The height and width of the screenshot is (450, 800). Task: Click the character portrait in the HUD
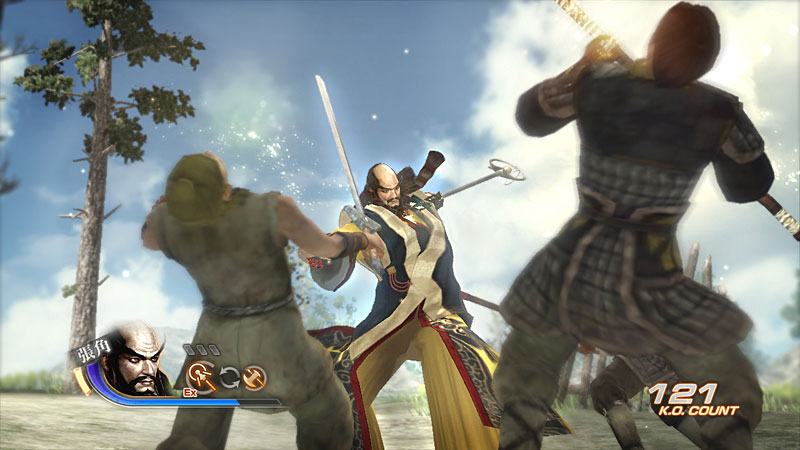[135, 360]
